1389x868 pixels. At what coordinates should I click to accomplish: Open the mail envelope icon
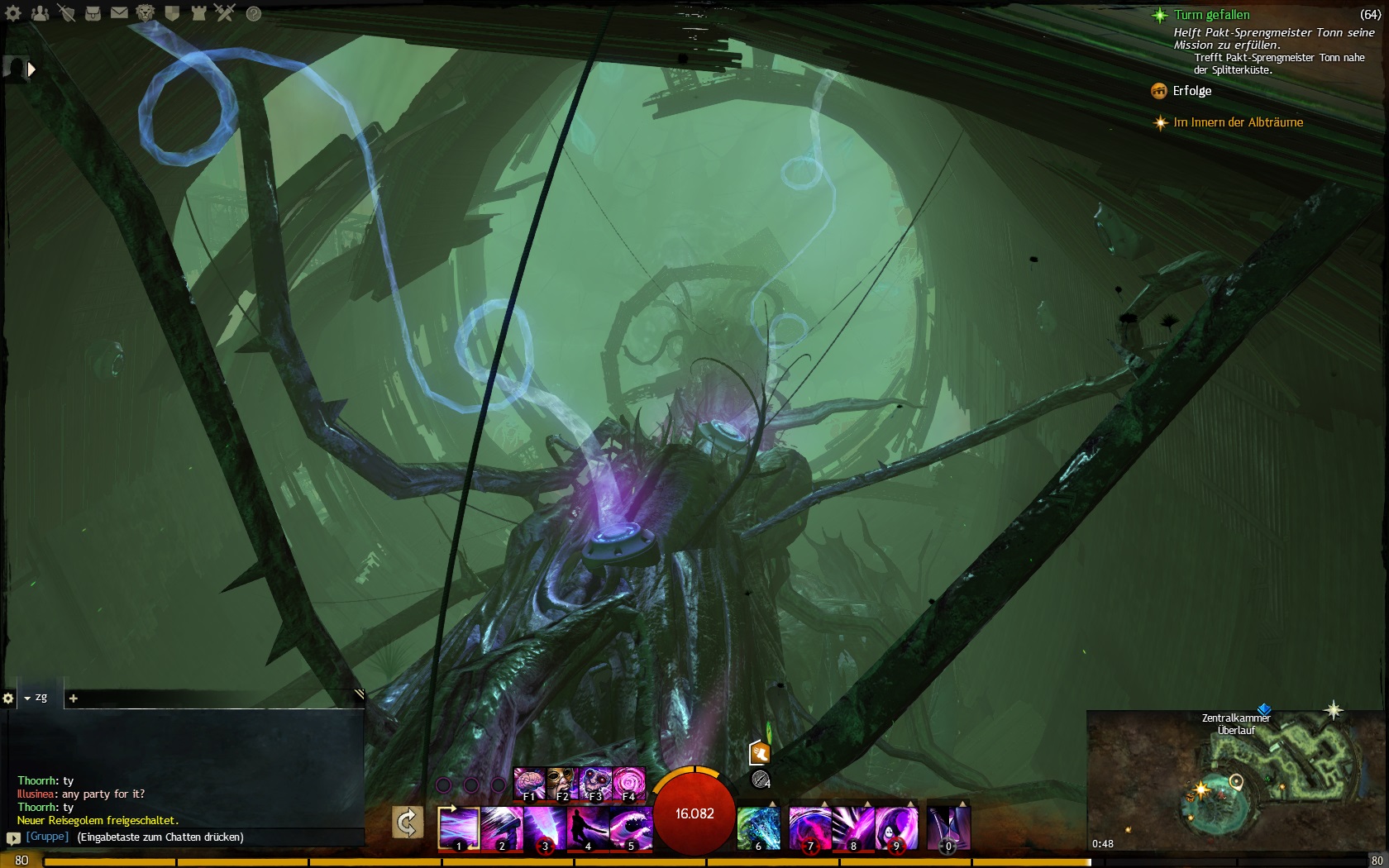(x=119, y=13)
